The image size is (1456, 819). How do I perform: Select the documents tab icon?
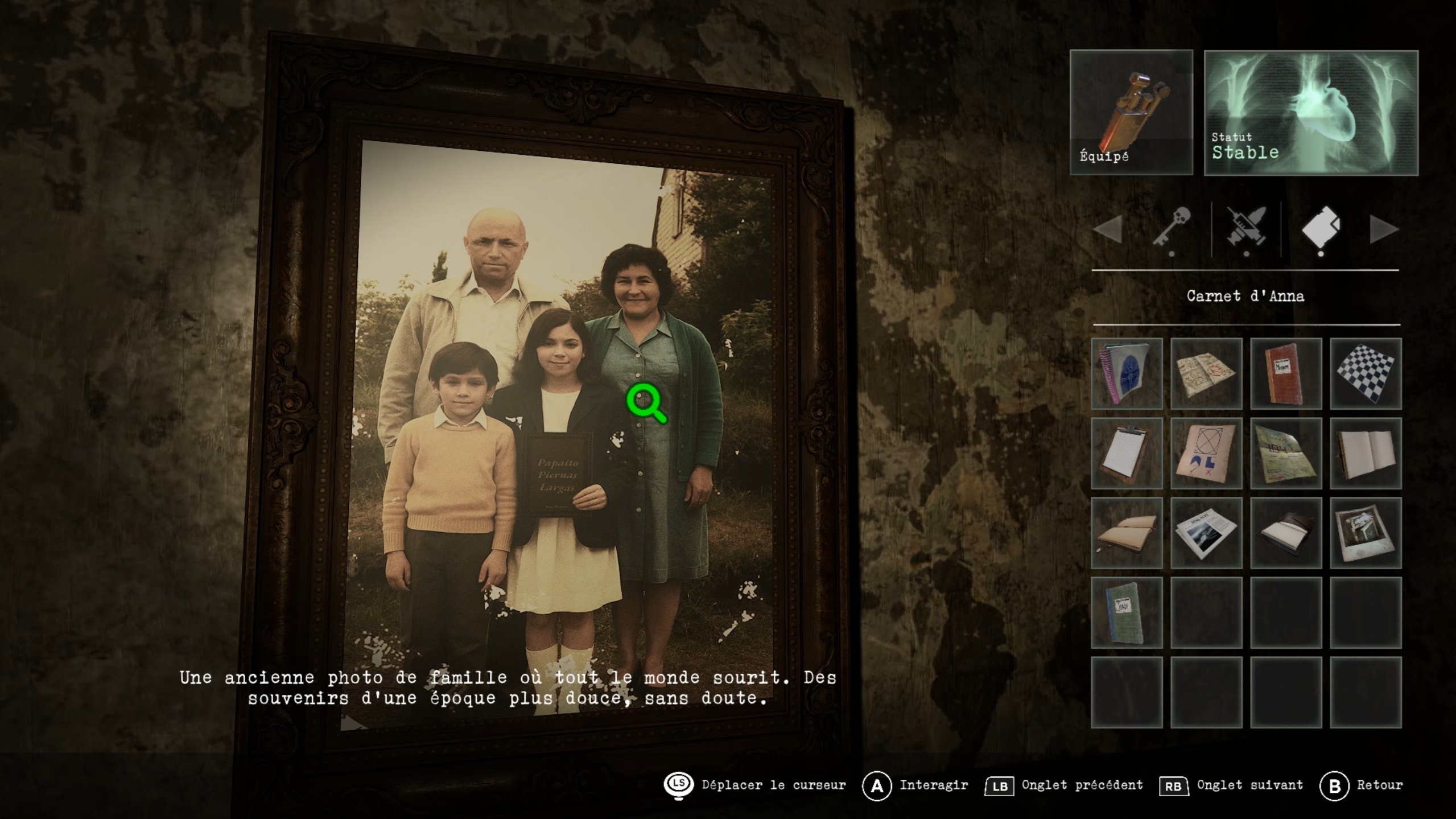click(1321, 229)
